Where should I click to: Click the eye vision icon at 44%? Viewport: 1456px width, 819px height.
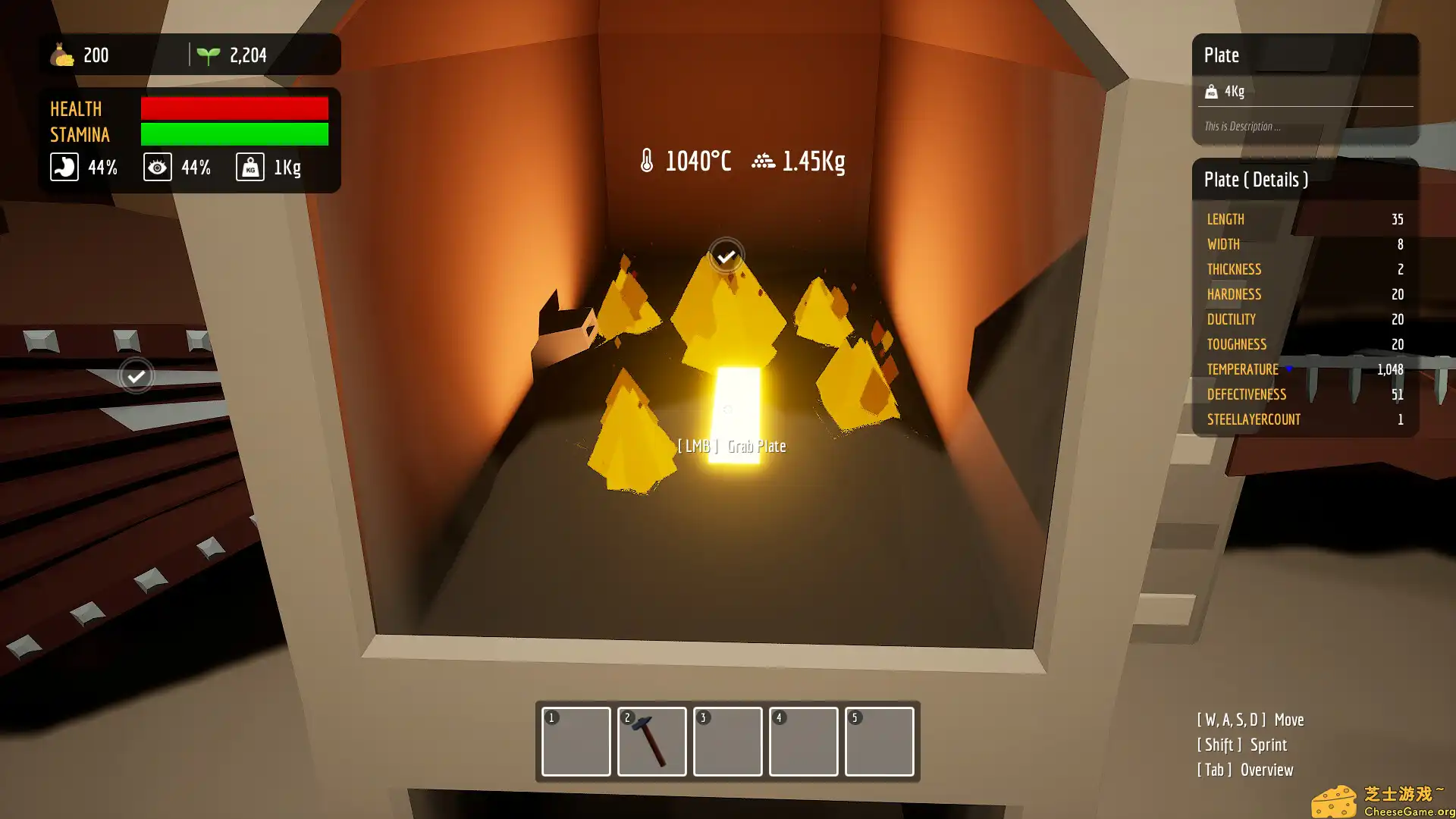point(158,167)
